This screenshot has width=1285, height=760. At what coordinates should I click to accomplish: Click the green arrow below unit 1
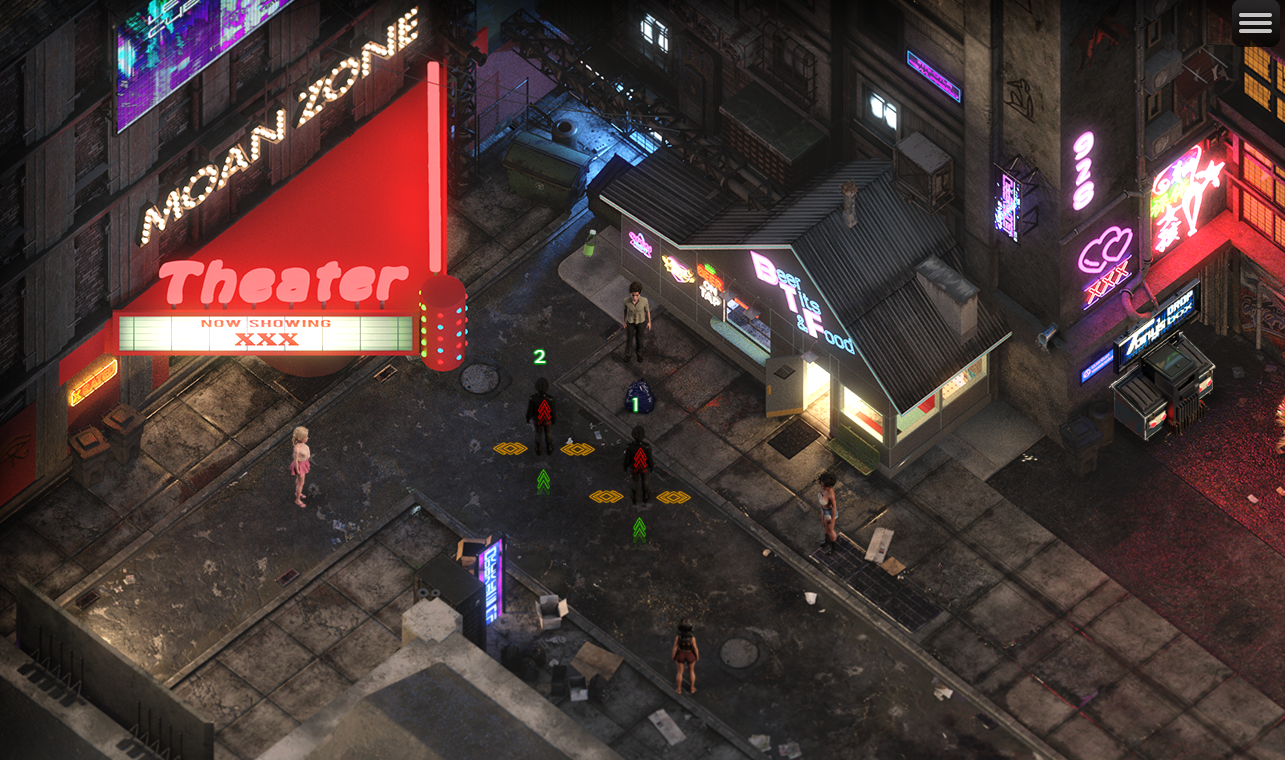click(640, 529)
